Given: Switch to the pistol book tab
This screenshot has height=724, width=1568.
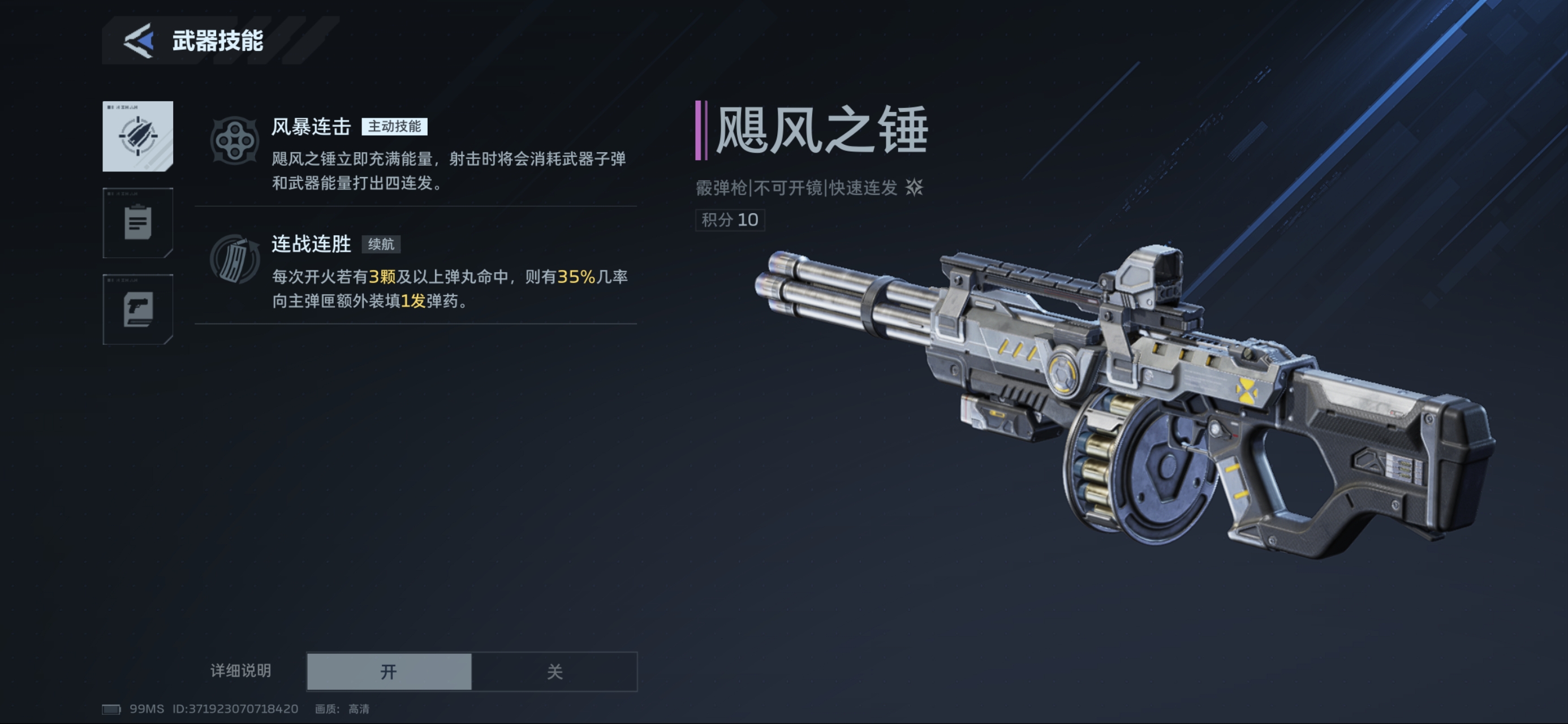Looking at the screenshot, I should tap(137, 309).
